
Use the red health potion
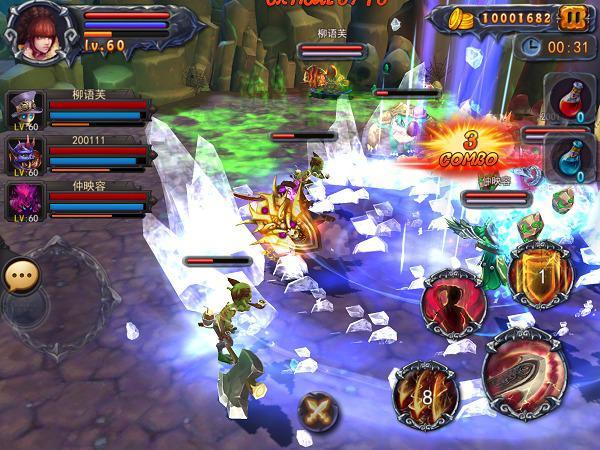tap(567, 97)
